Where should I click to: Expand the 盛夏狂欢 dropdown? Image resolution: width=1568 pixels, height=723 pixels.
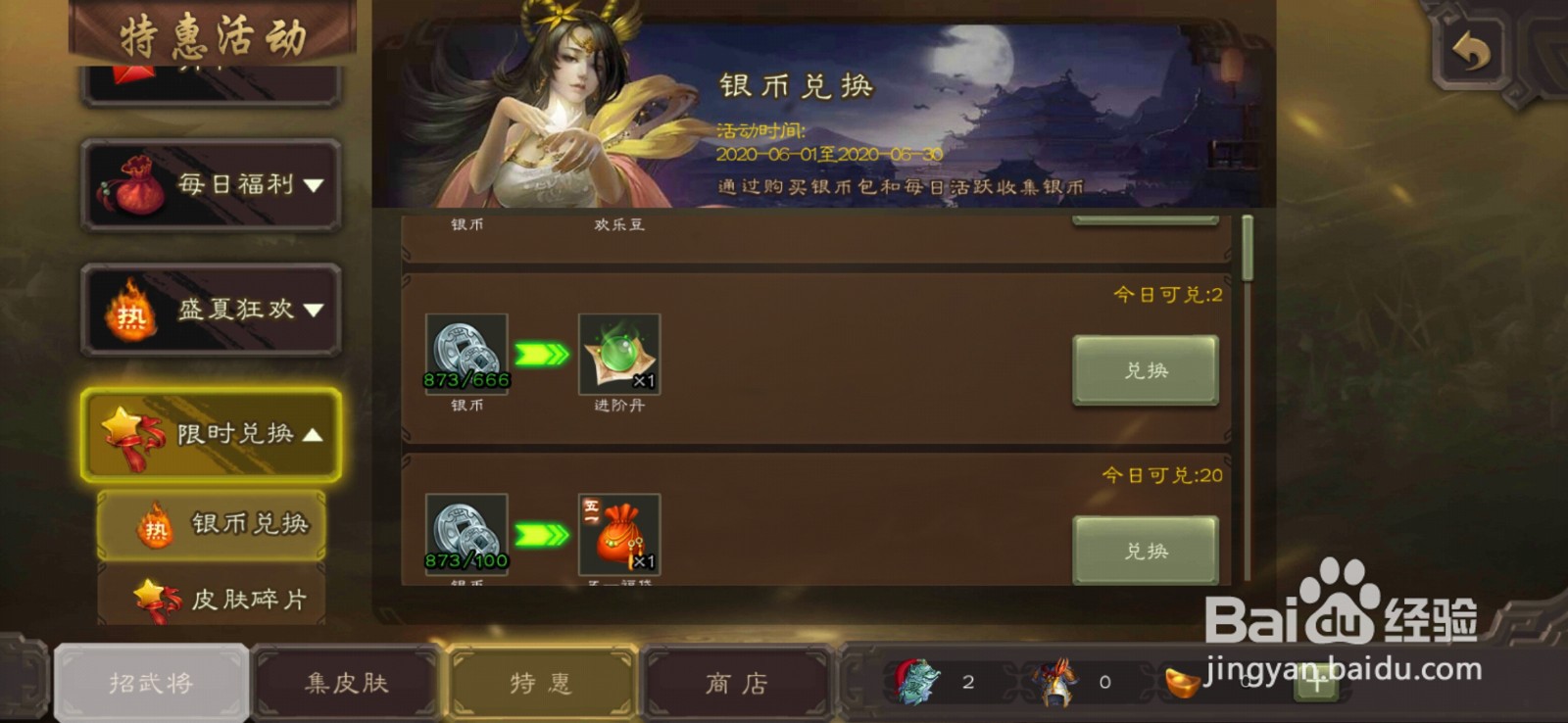point(211,309)
